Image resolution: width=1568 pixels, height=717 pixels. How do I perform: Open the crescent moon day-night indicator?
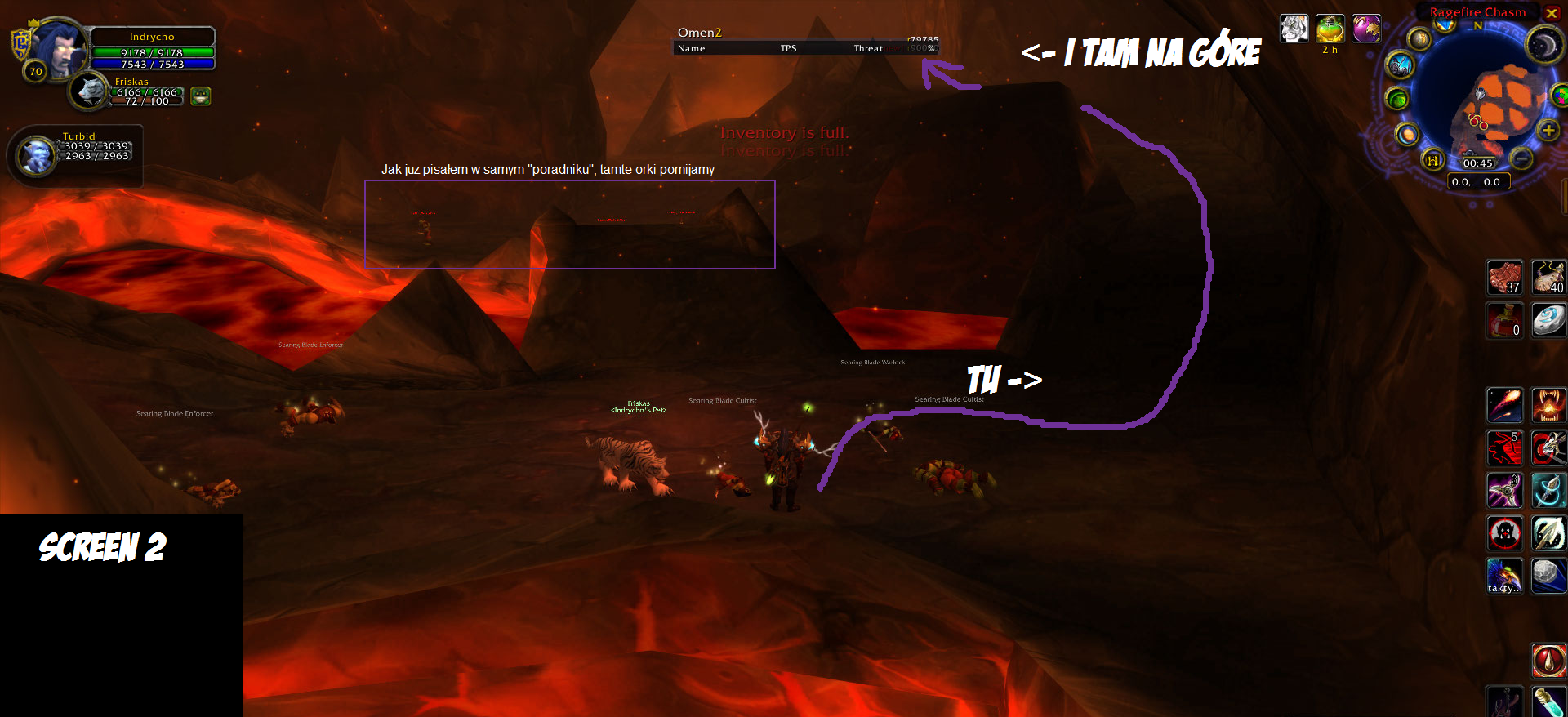pos(1543,45)
